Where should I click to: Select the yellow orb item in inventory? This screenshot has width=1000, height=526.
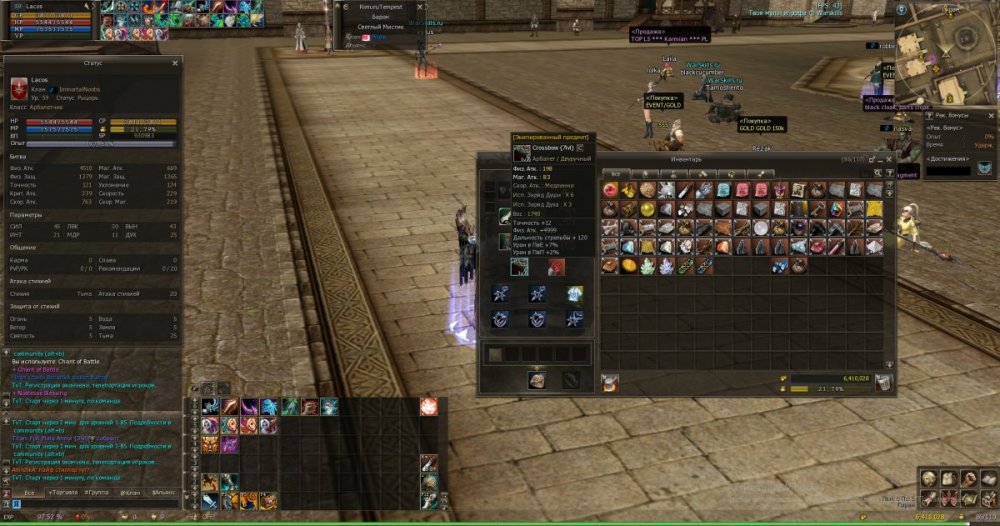[627, 266]
